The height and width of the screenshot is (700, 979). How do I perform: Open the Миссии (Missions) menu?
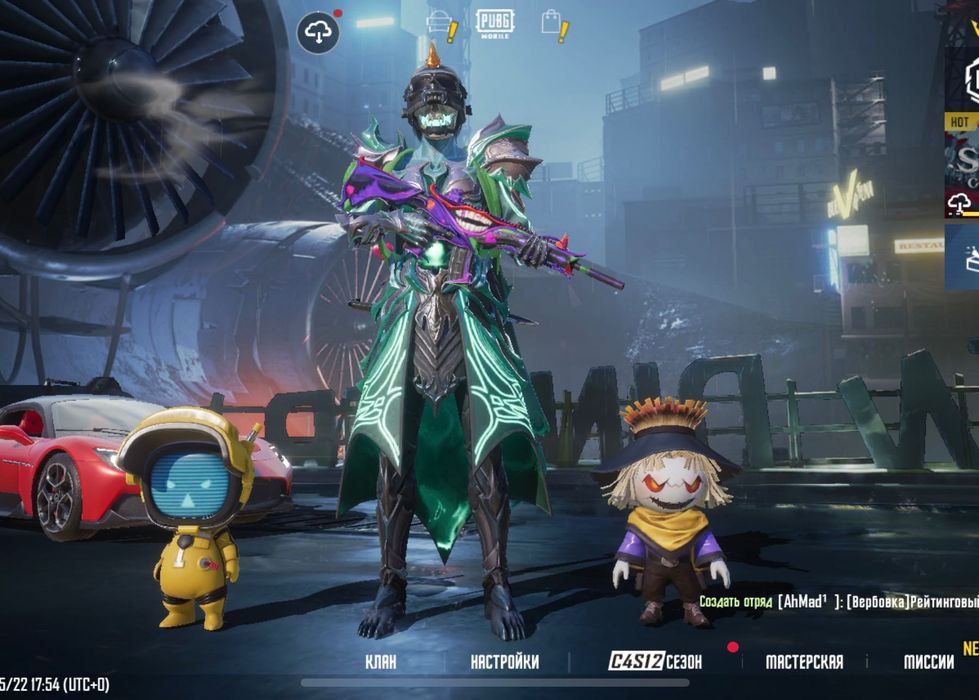[928, 662]
